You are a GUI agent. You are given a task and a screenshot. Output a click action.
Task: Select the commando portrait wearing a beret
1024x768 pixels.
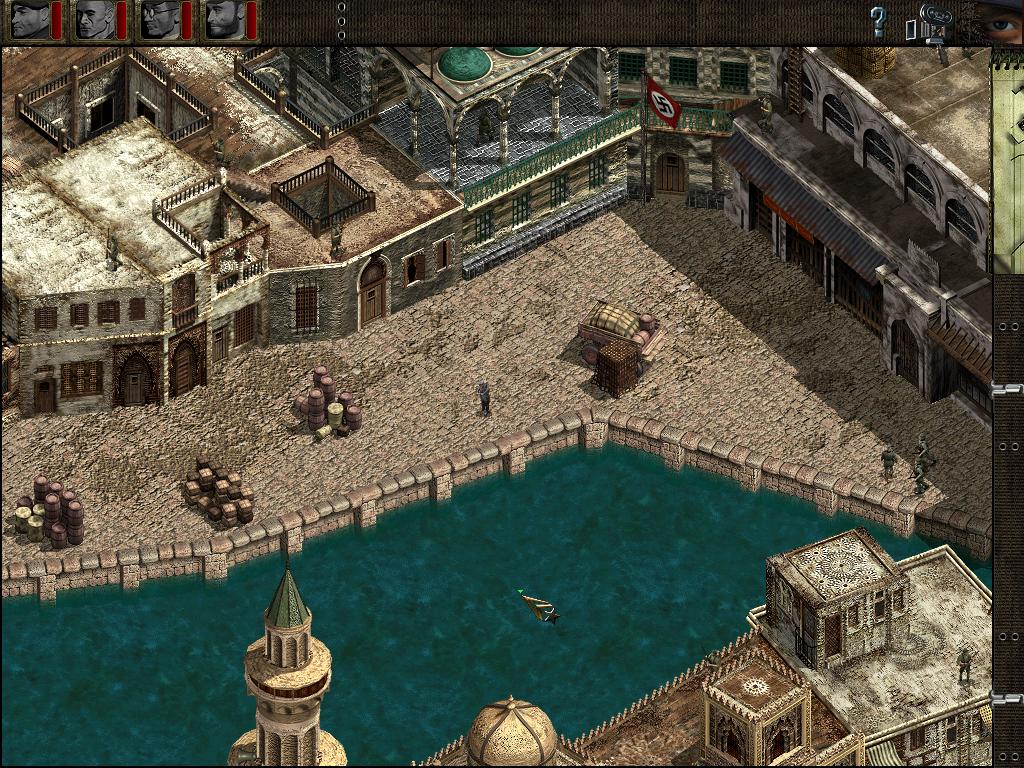pyautogui.click(x=29, y=20)
